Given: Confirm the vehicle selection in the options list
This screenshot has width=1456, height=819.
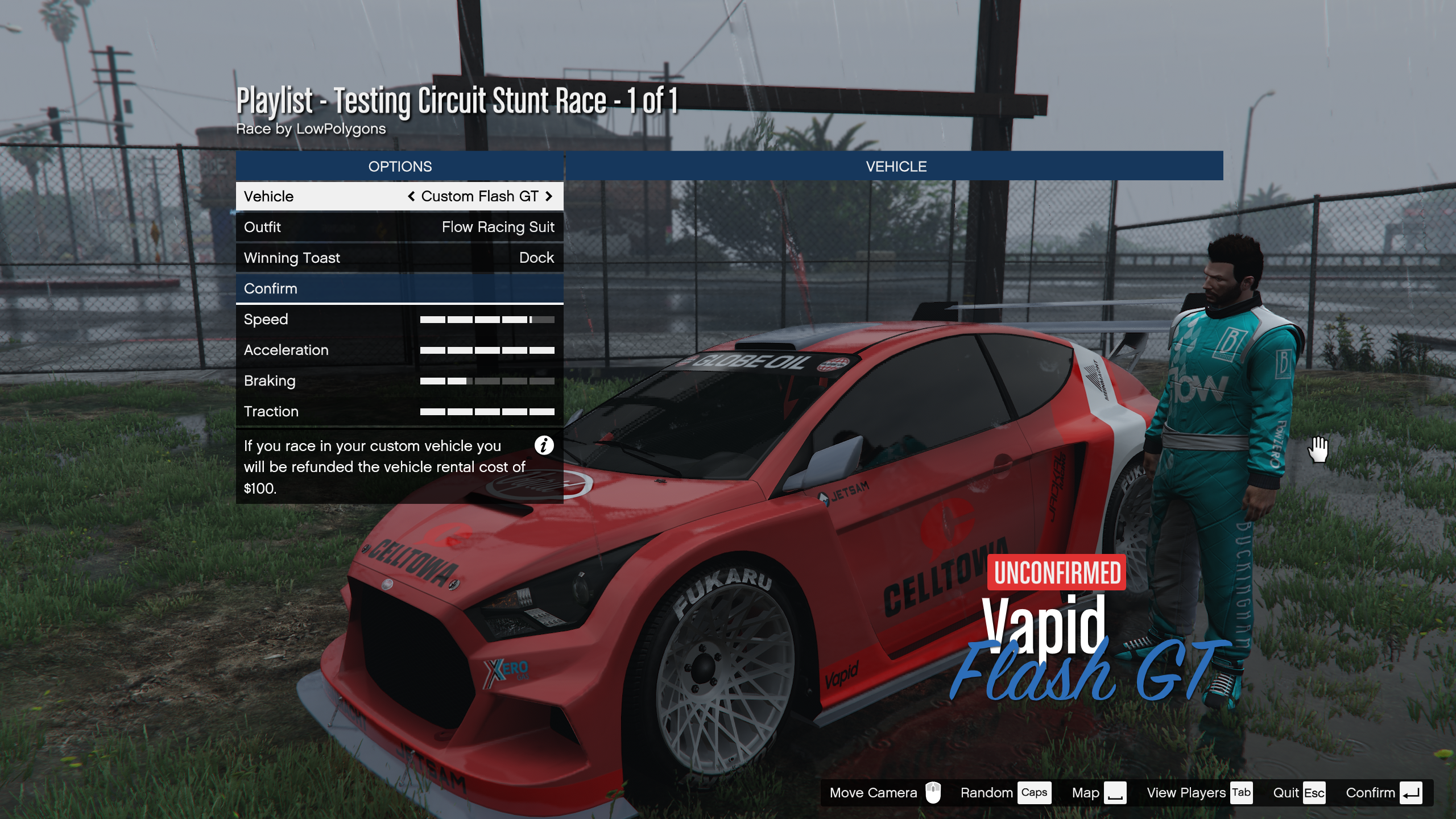Looking at the screenshot, I should tap(399, 288).
